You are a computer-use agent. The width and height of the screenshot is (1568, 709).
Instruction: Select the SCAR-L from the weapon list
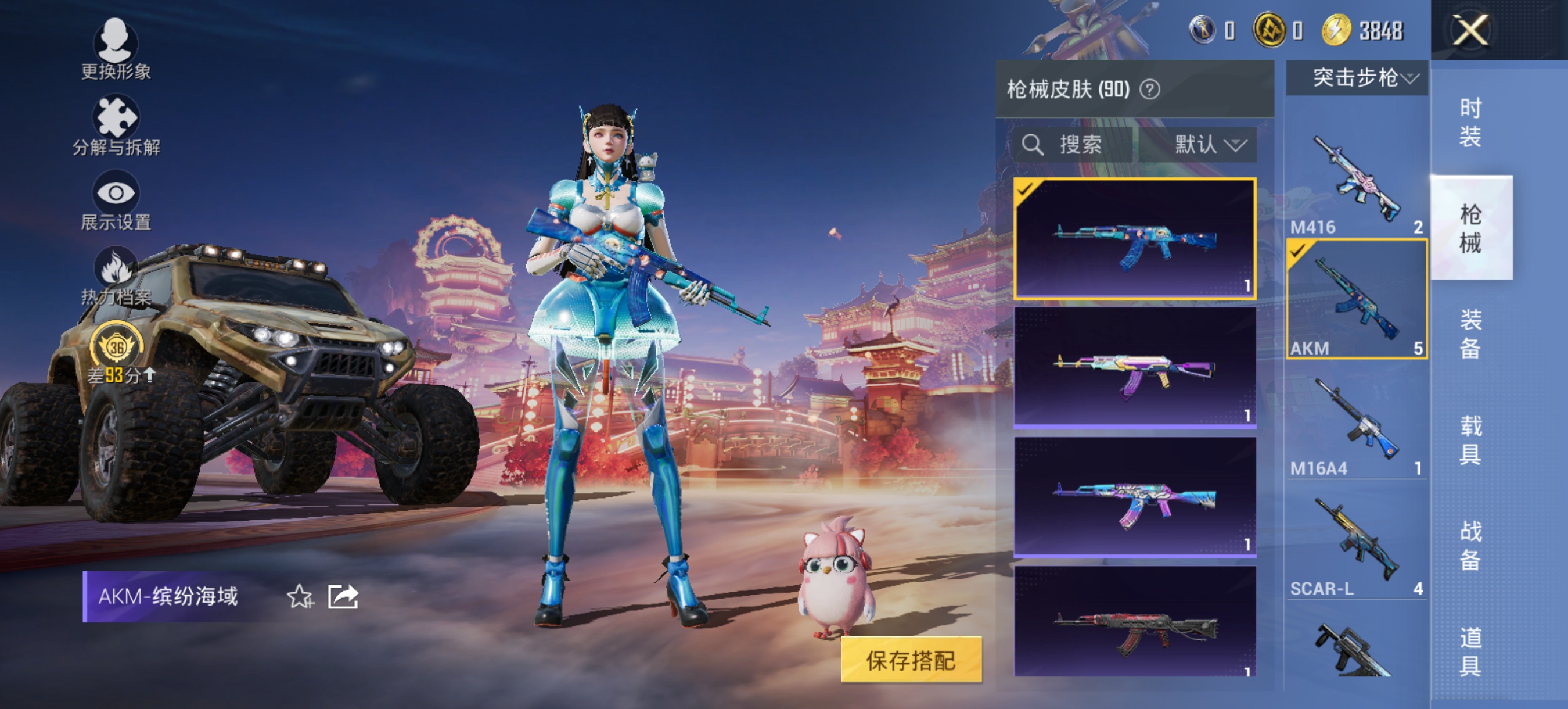(x=1355, y=540)
